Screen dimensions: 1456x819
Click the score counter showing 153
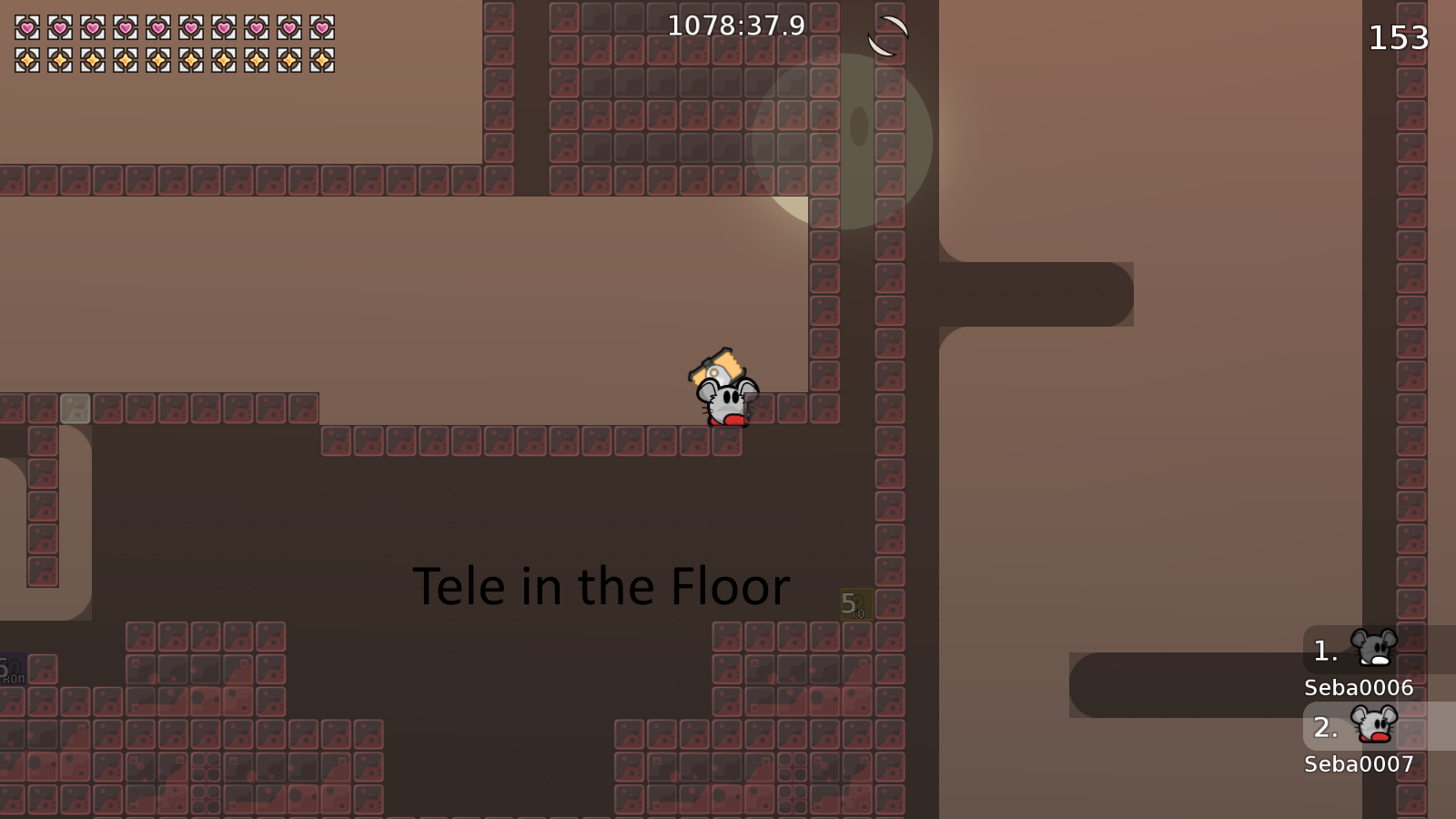[1397, 38]
